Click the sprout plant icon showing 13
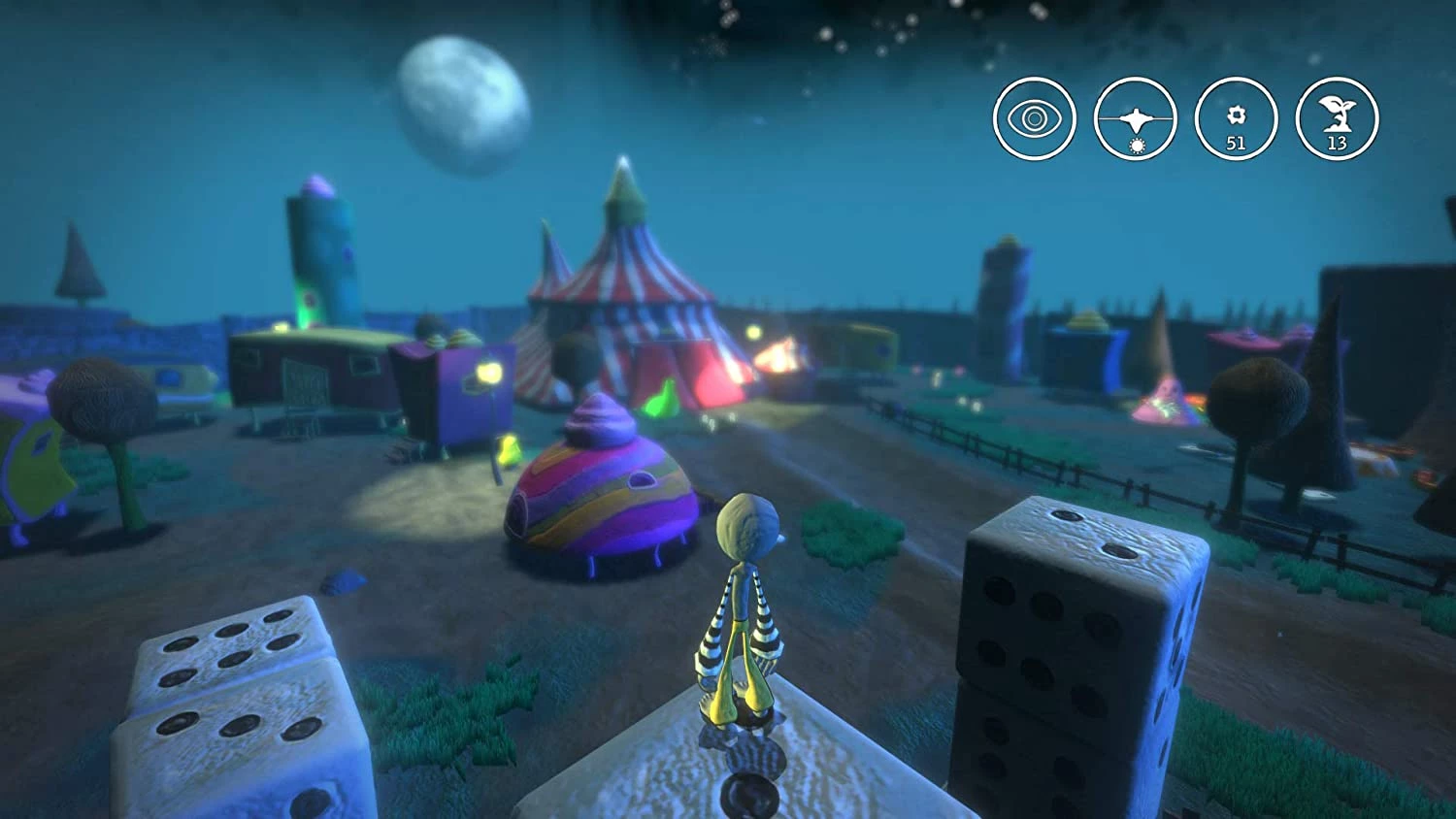The width and height of the screenshot is (1456, 819). (x=1337, y=118)
